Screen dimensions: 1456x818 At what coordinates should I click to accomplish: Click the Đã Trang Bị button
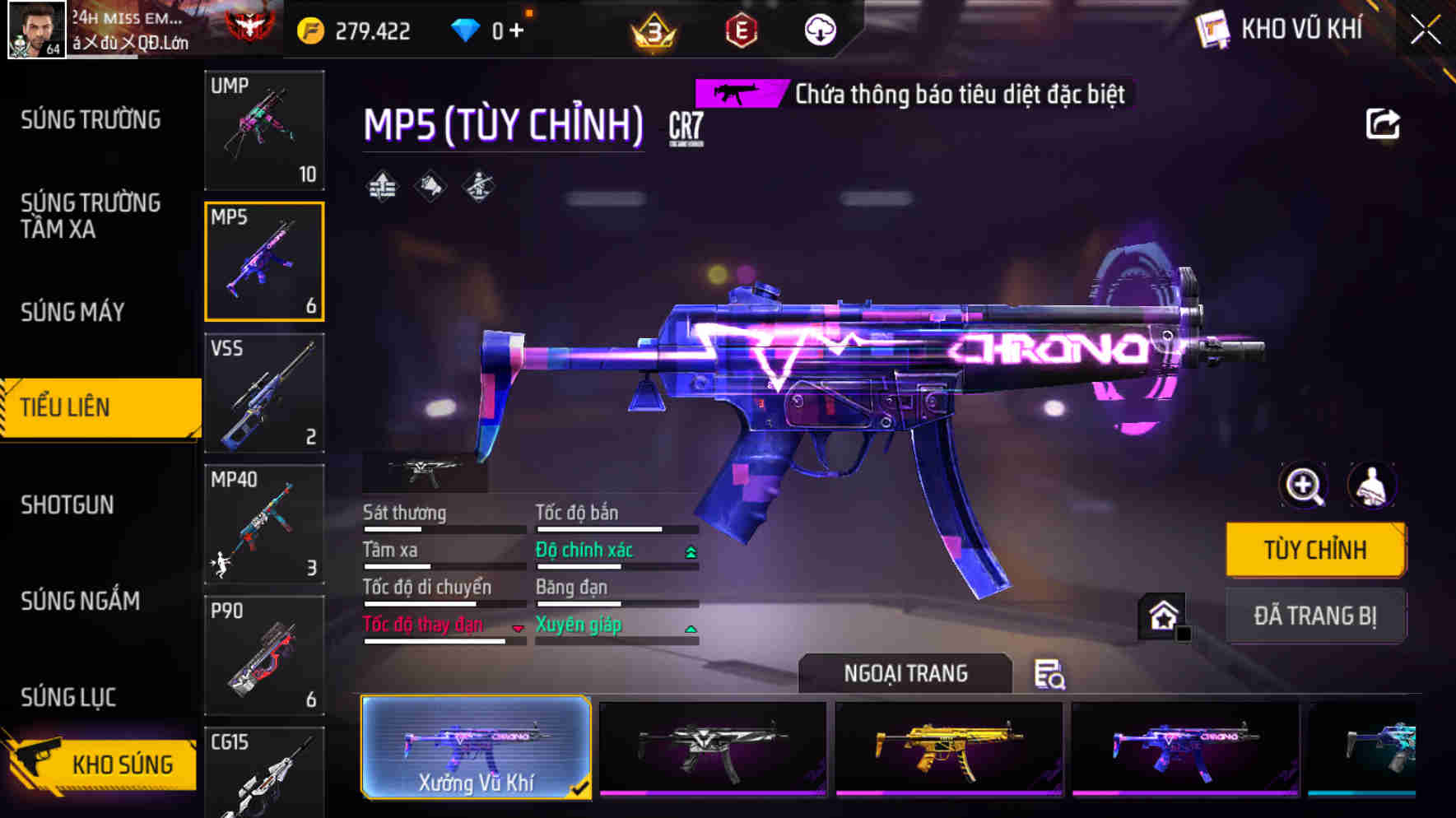pos(1314,616)
